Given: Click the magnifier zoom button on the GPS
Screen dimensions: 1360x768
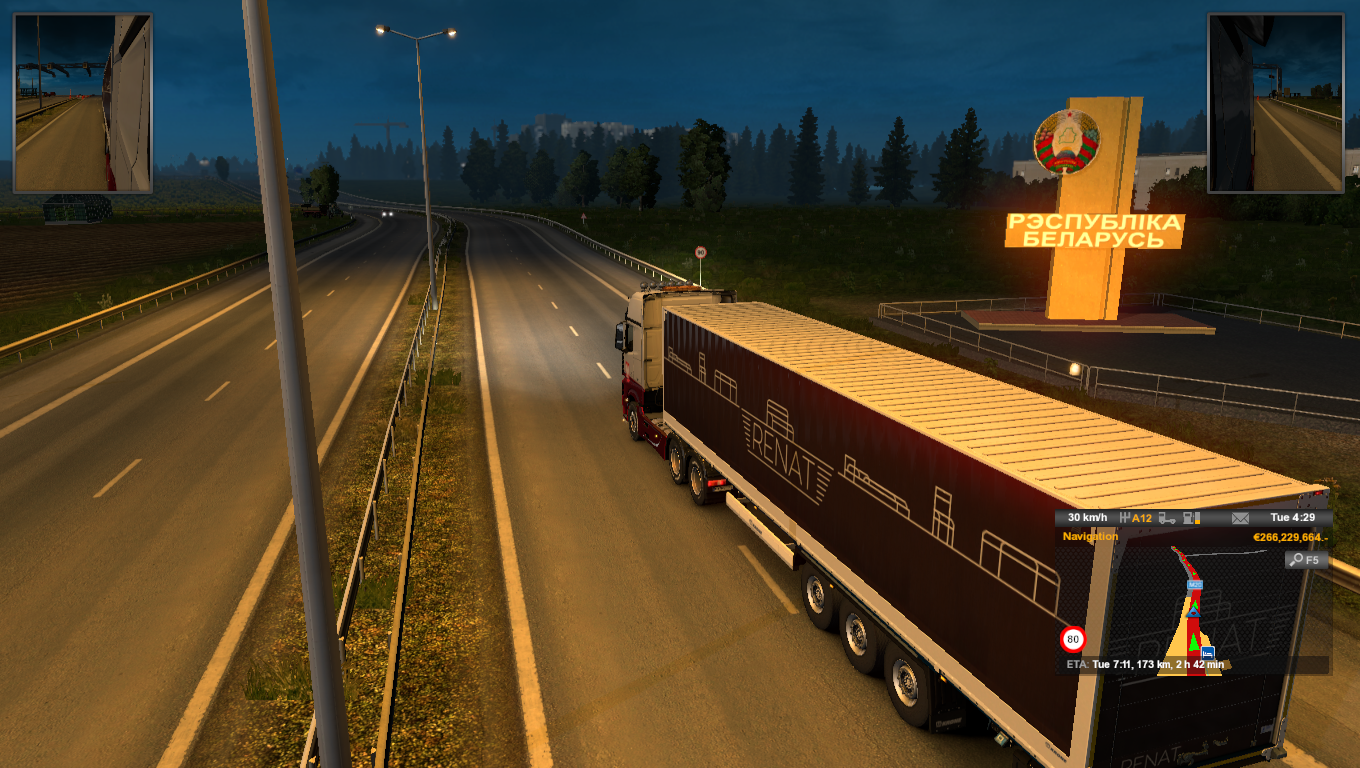Looking at the screenshot, I should click(1306, 560).
